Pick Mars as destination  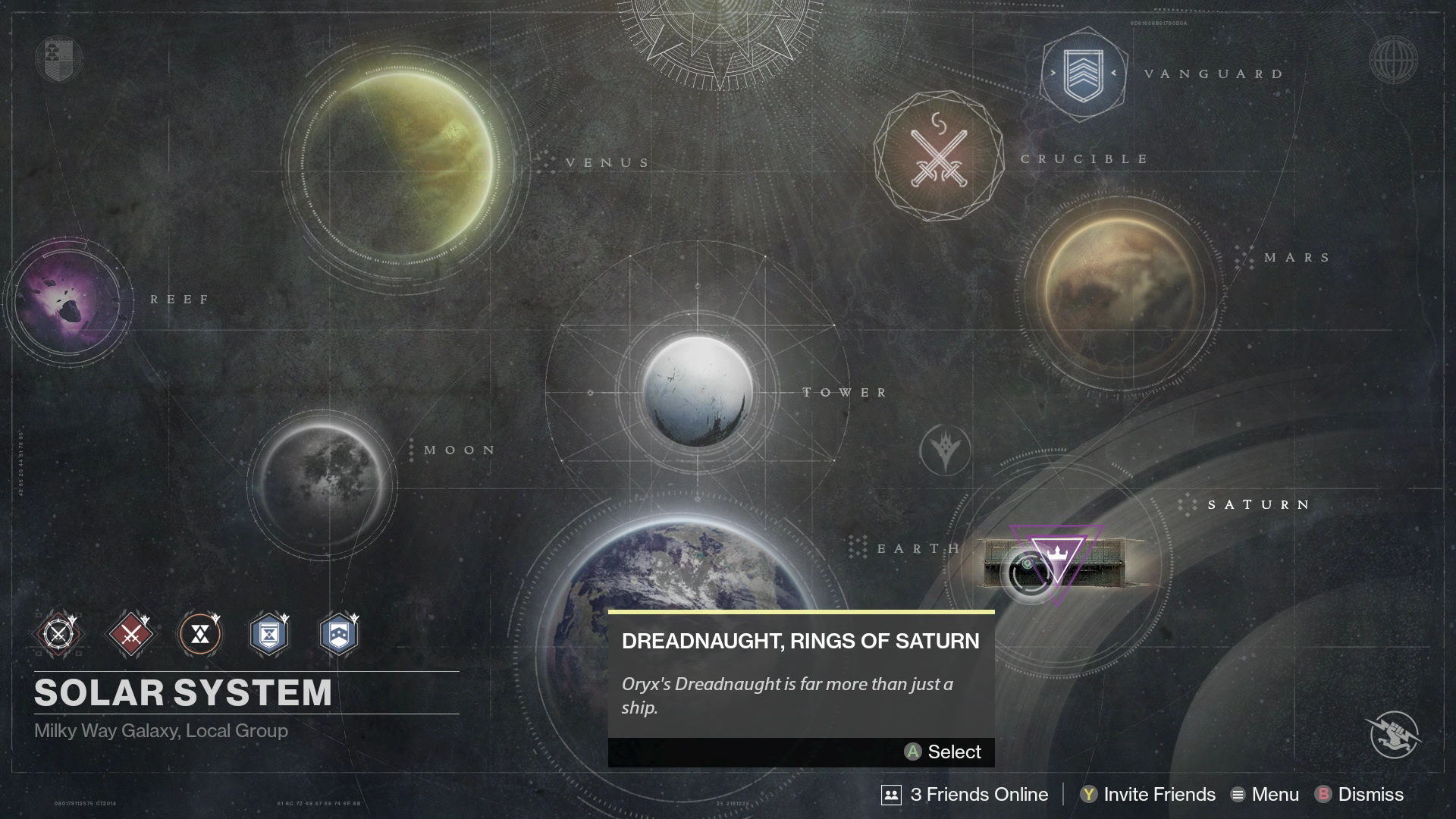click(x=1121, y=292)
